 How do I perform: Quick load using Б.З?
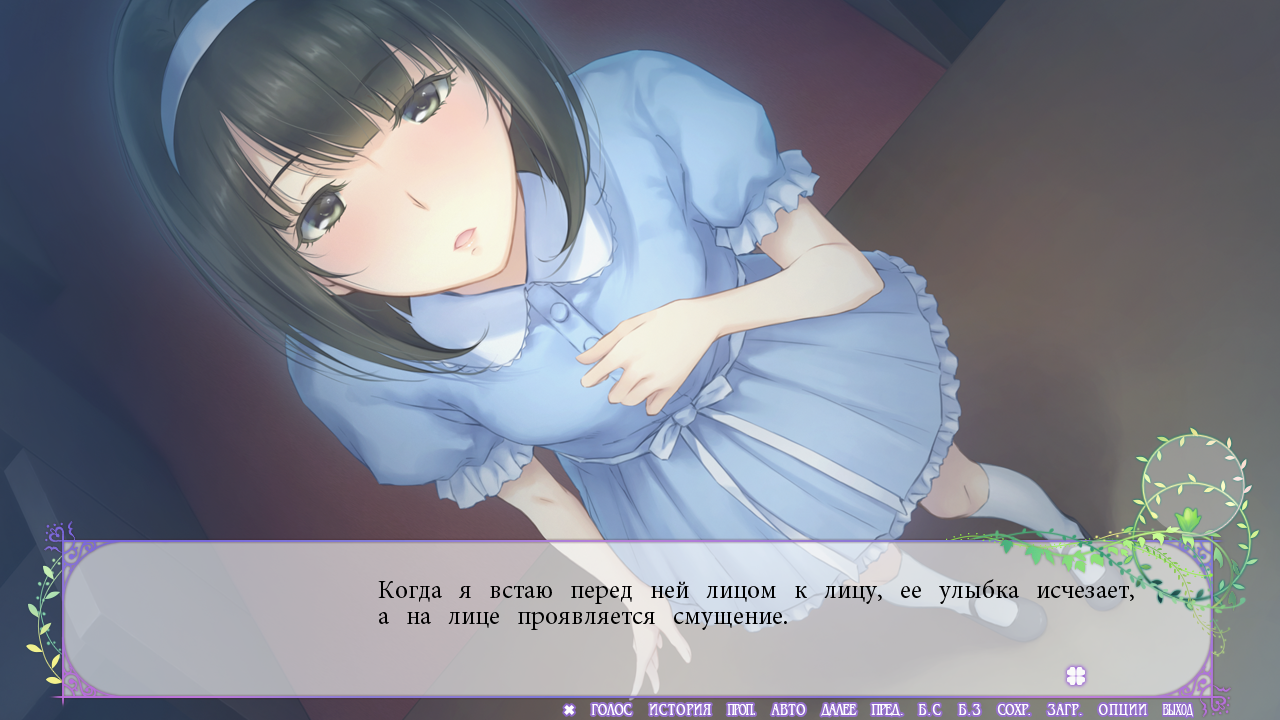(x=969, y=710)
